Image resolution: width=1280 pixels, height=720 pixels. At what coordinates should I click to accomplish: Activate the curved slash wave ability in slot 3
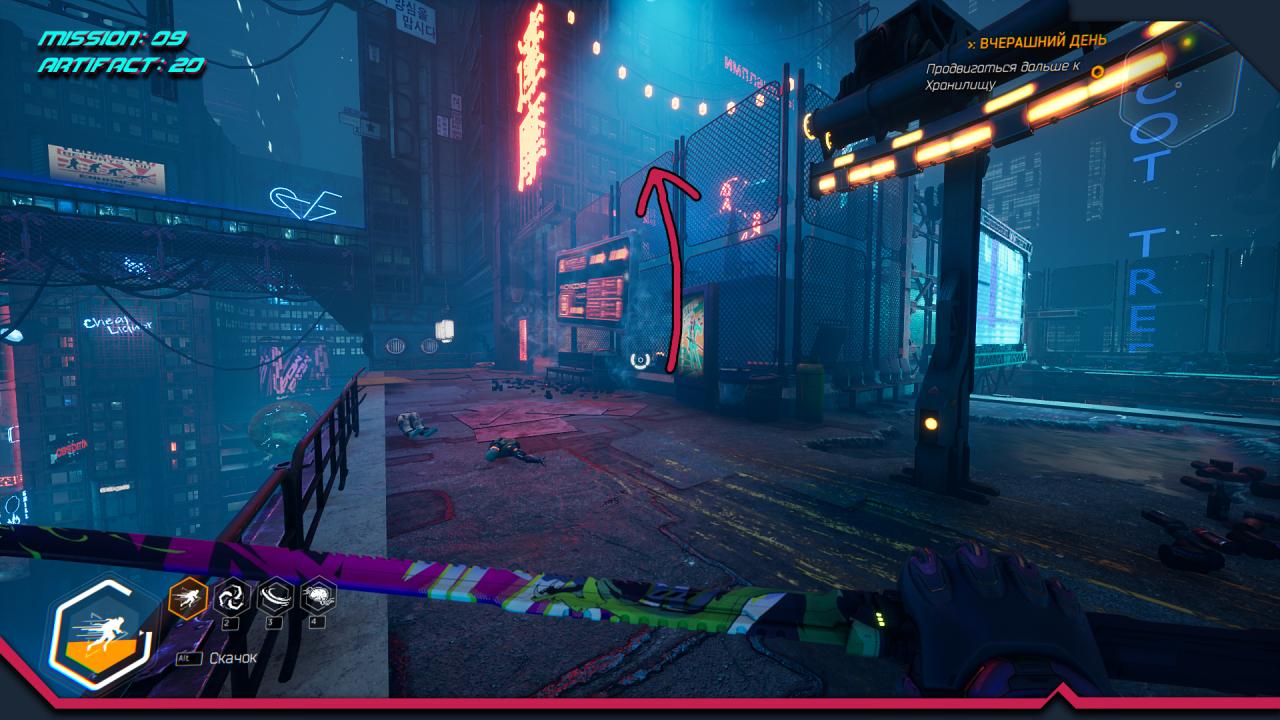tap(275, 598)
